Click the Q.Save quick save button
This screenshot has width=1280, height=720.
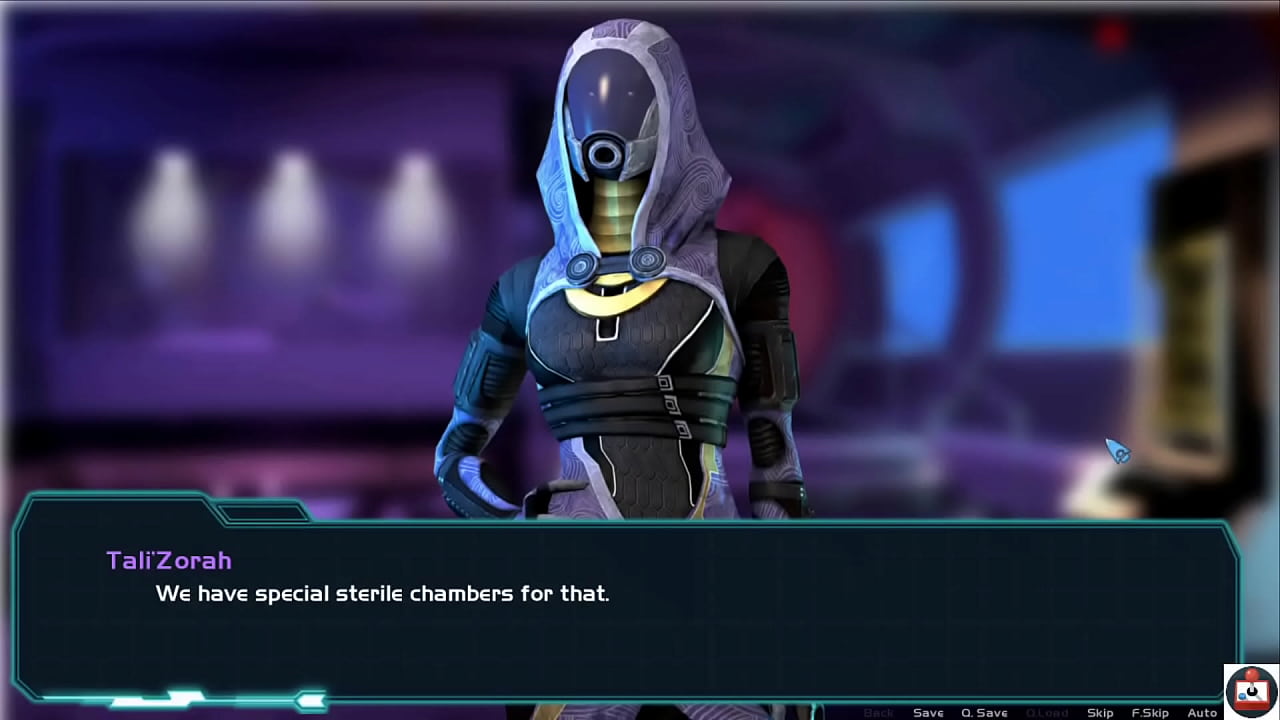[984, 712]
